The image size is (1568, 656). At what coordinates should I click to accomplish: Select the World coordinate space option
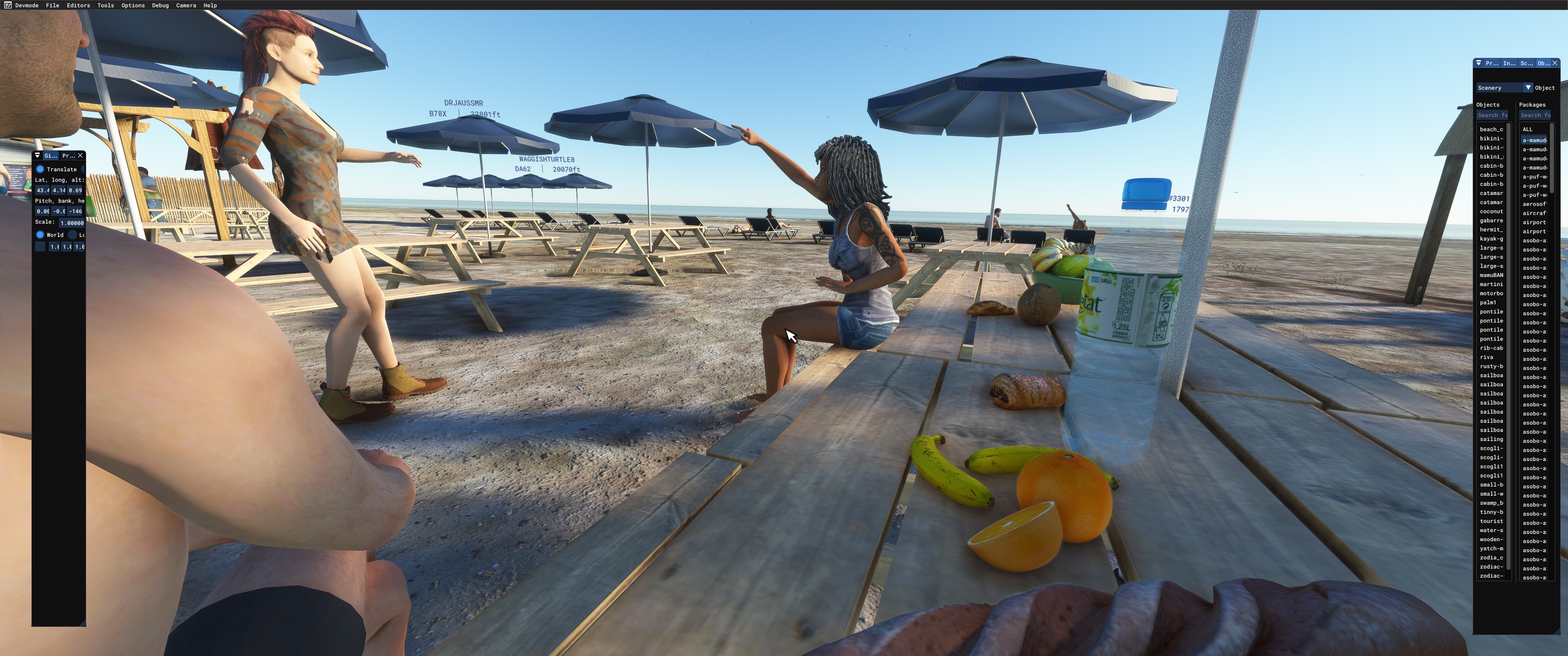click(40, 235)
